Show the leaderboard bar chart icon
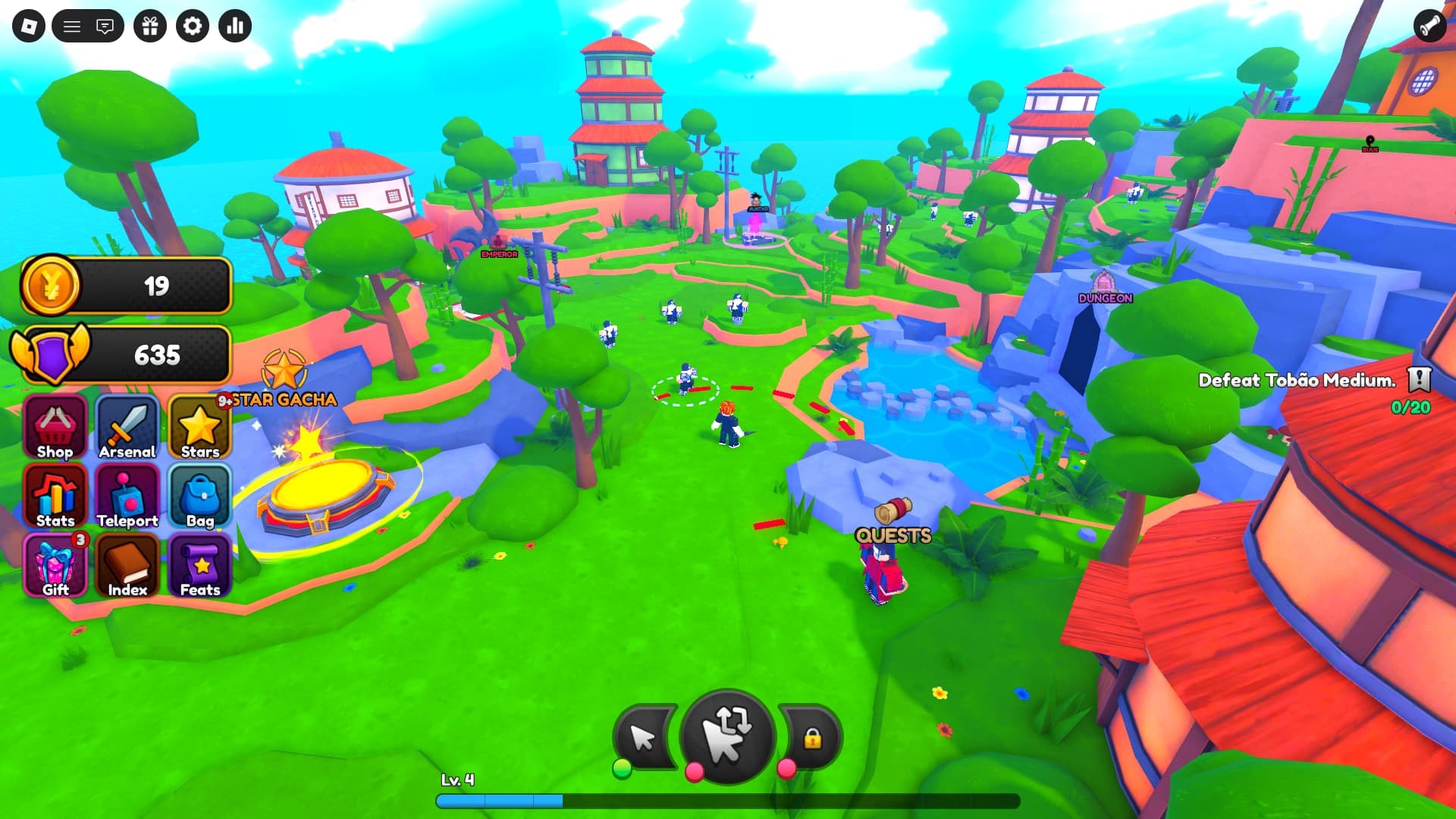 tap(235, 27)
